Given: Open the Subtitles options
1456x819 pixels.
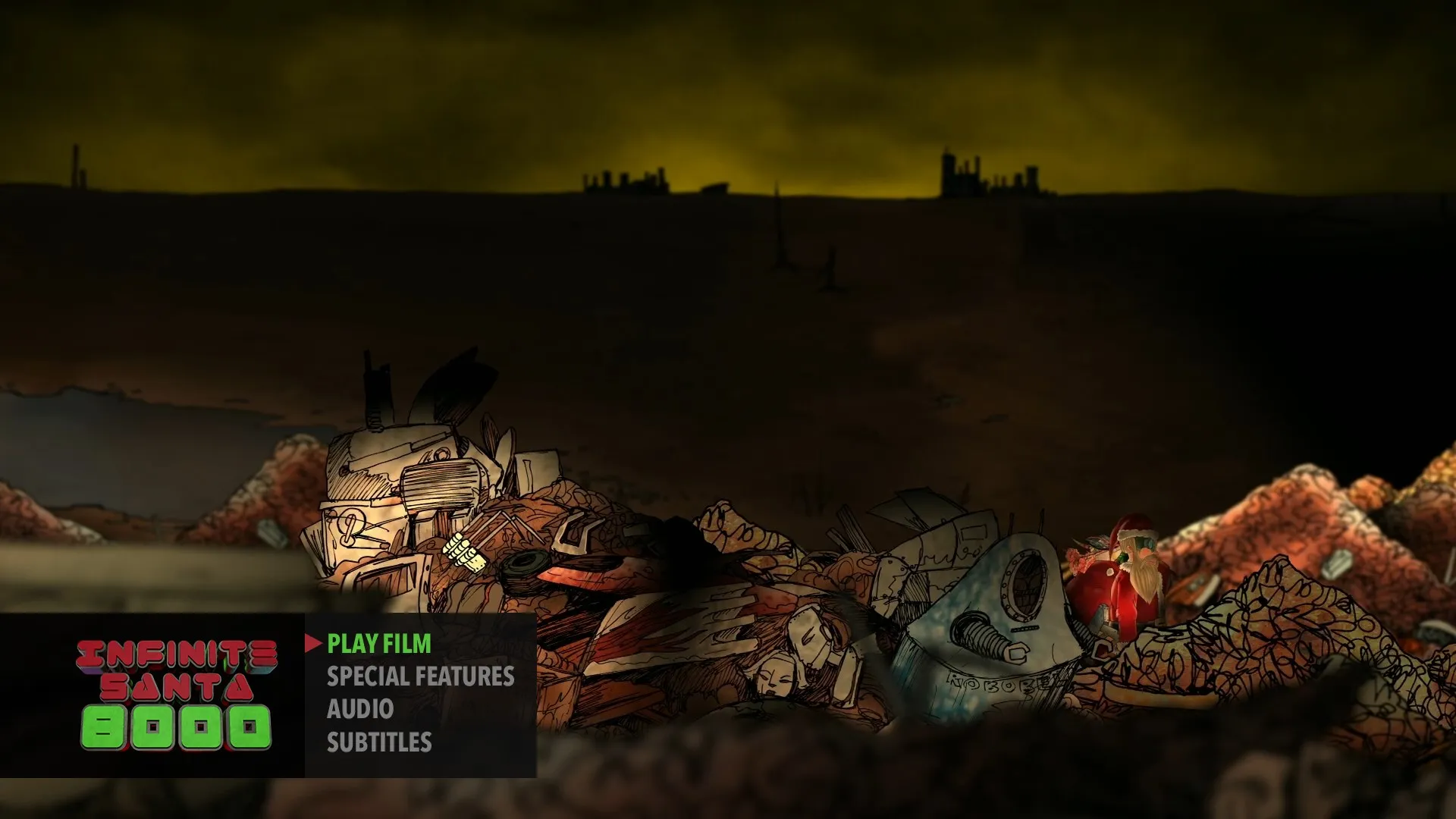Looking at the screenshot, I should point(379,742).
